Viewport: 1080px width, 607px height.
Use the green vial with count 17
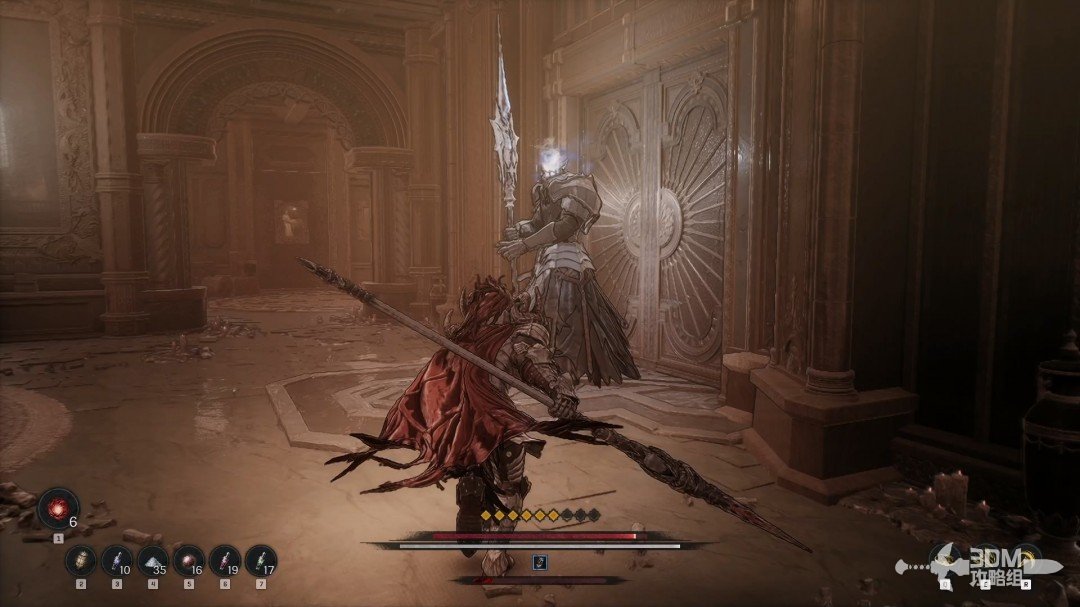tap(260, 560)
